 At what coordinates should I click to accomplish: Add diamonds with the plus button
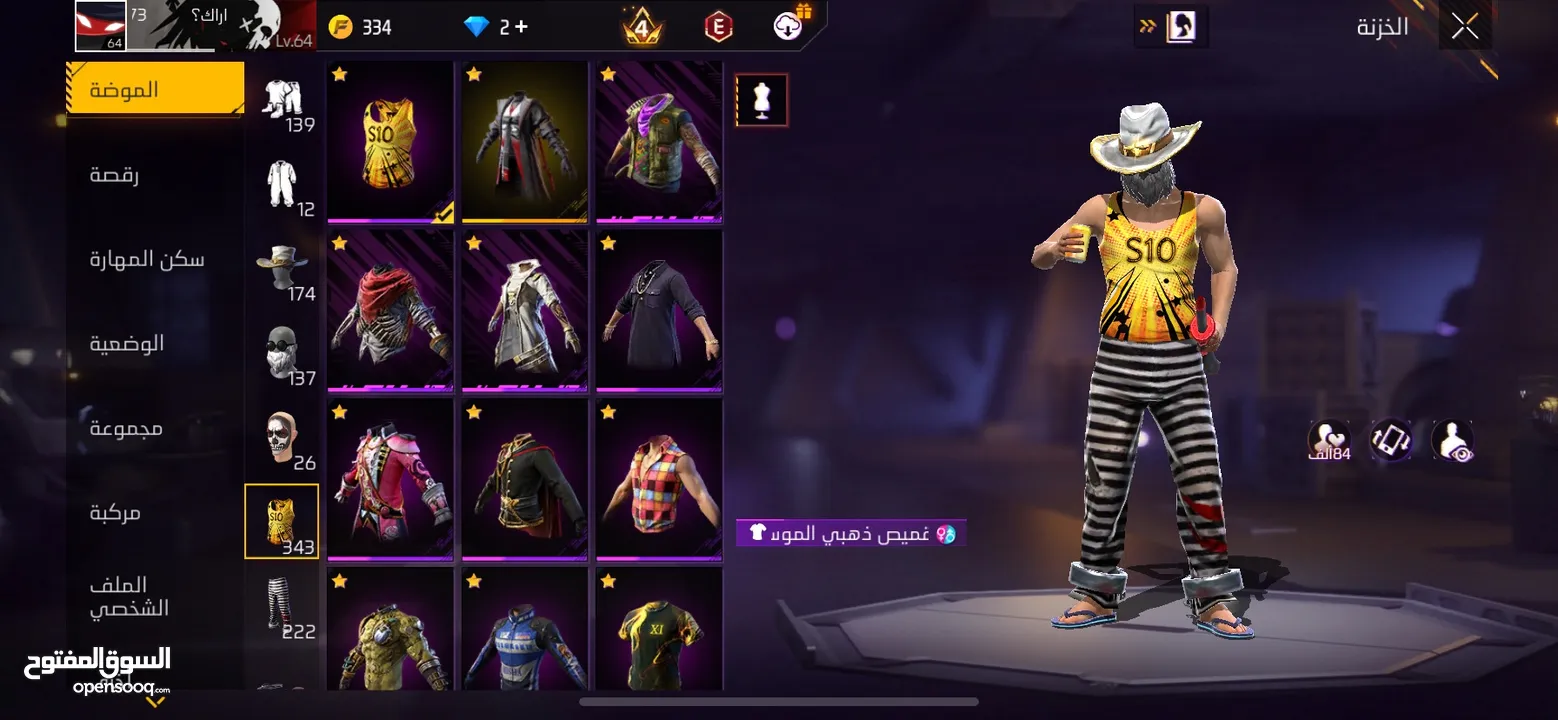(x=521, y=27)
